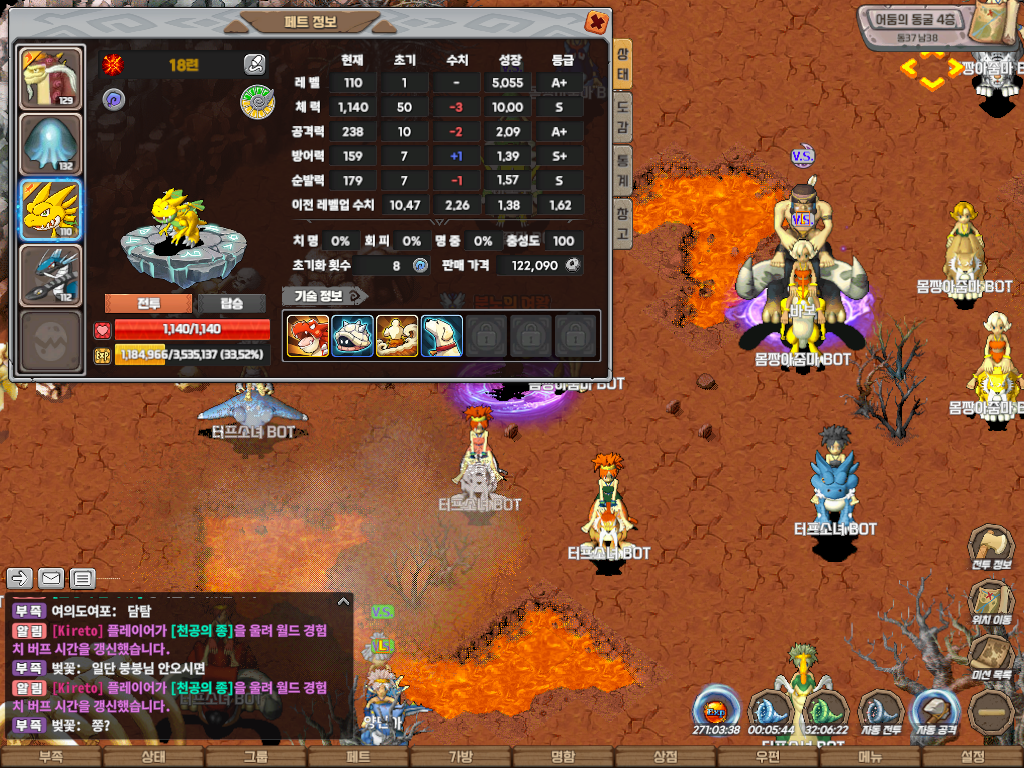Open 설정 settings in the bottom bar
Image resolution: width=1024 pixels, height=768 pixels.
pyautogui.click(x=972, y=757)
